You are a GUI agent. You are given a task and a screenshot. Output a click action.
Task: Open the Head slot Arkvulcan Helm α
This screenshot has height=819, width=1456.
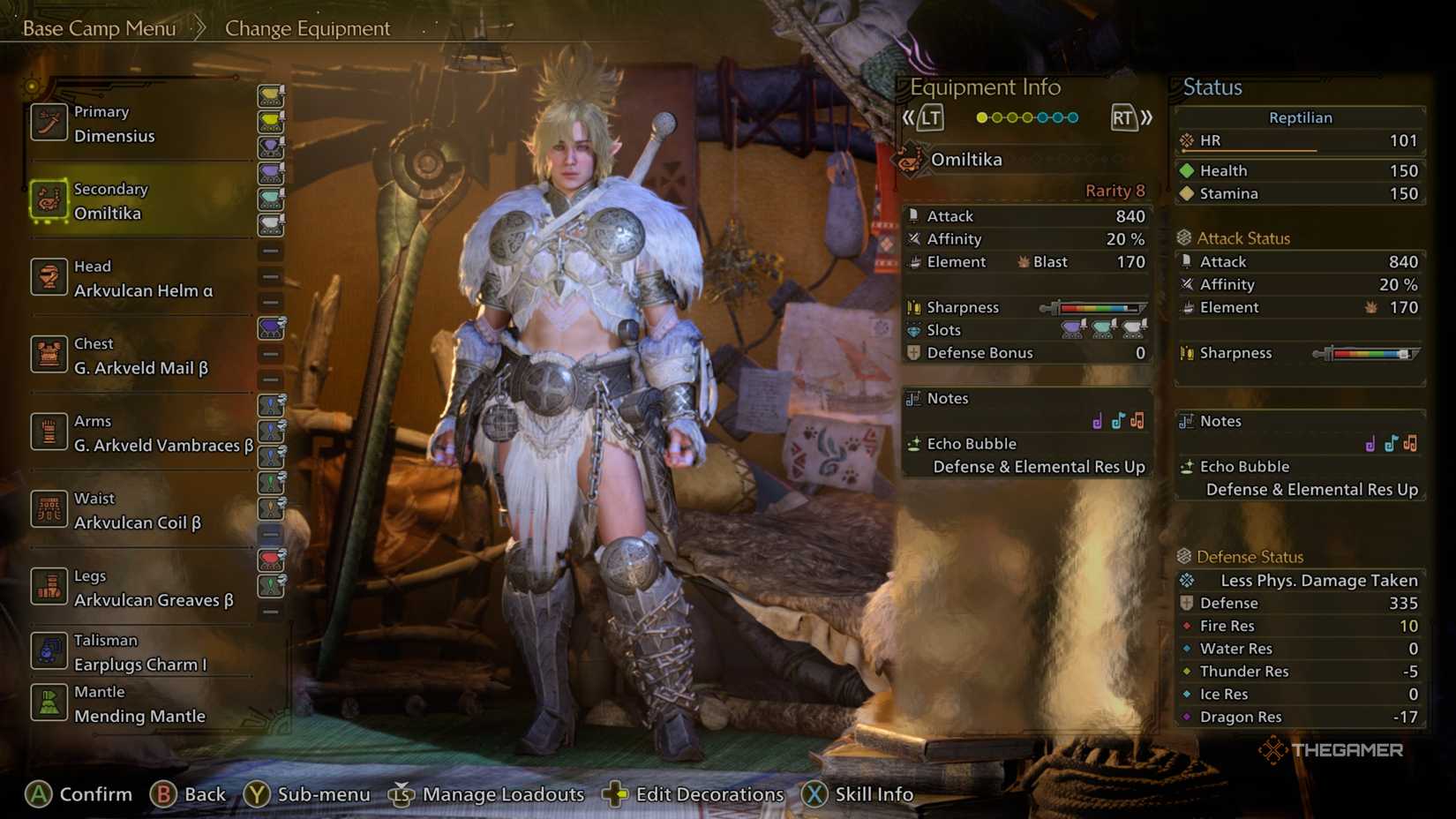tap(143, 279)
